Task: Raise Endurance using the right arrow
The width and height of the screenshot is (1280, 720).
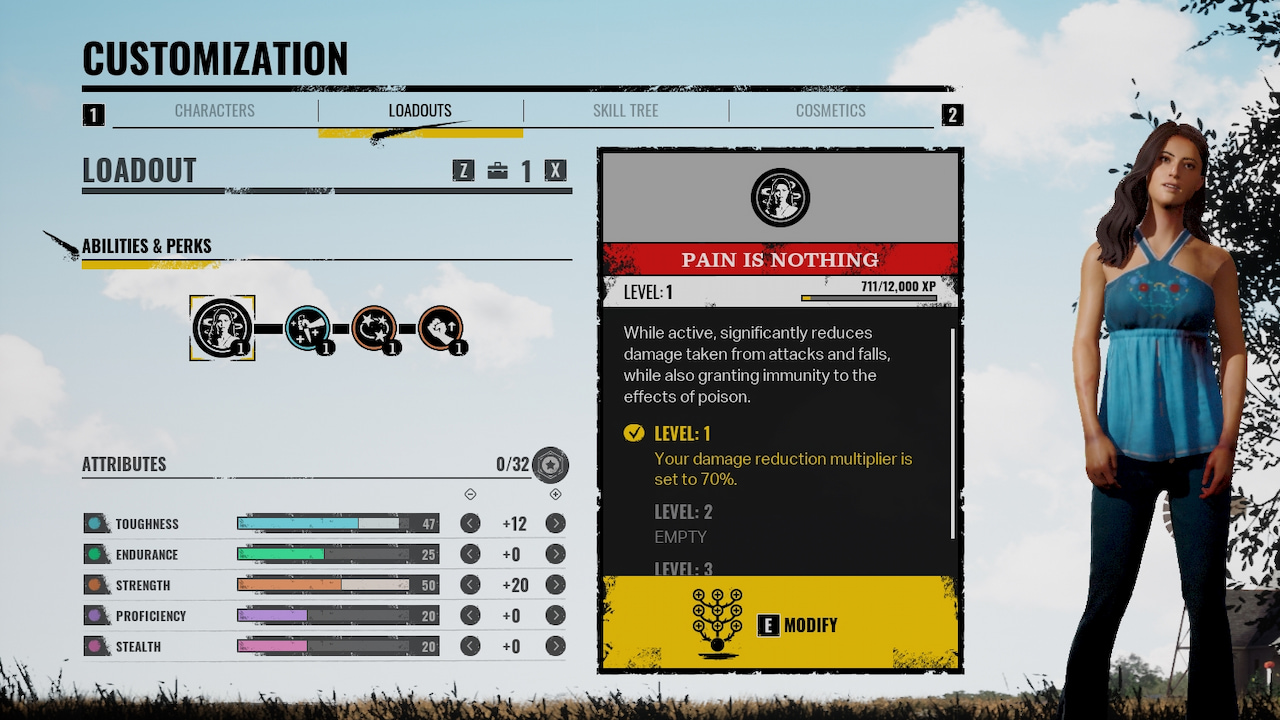Action: click(x=556, y=554)
